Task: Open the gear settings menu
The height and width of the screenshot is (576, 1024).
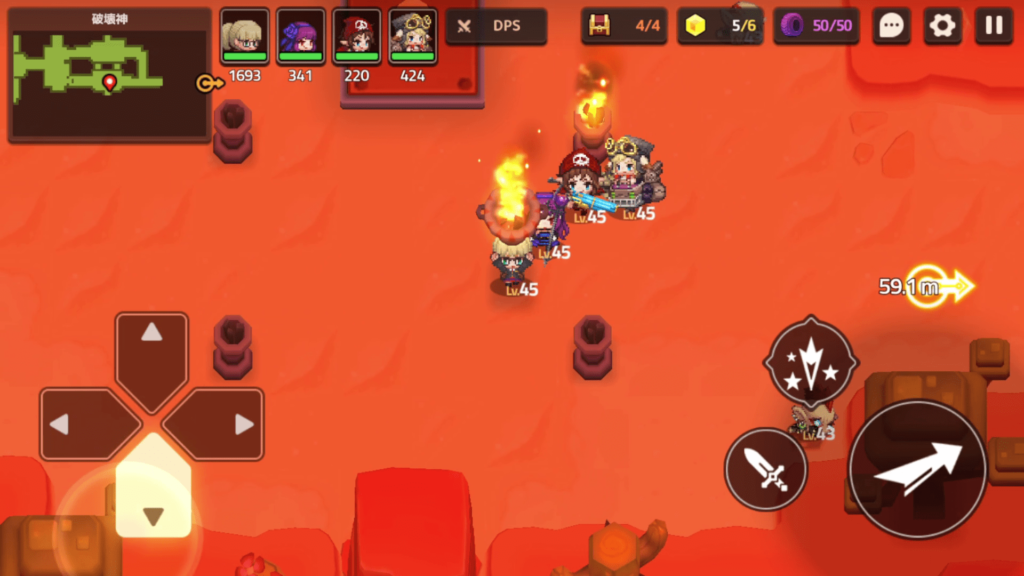Action: tap(942, 27)
